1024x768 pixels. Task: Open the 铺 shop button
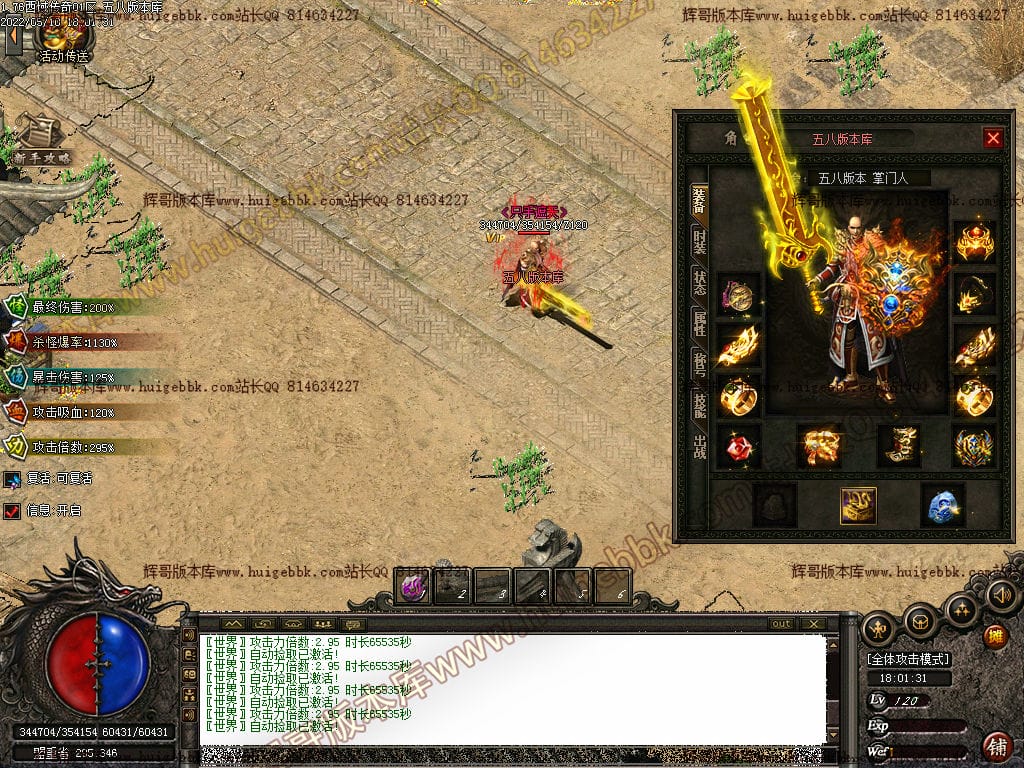tap(996, 745)
